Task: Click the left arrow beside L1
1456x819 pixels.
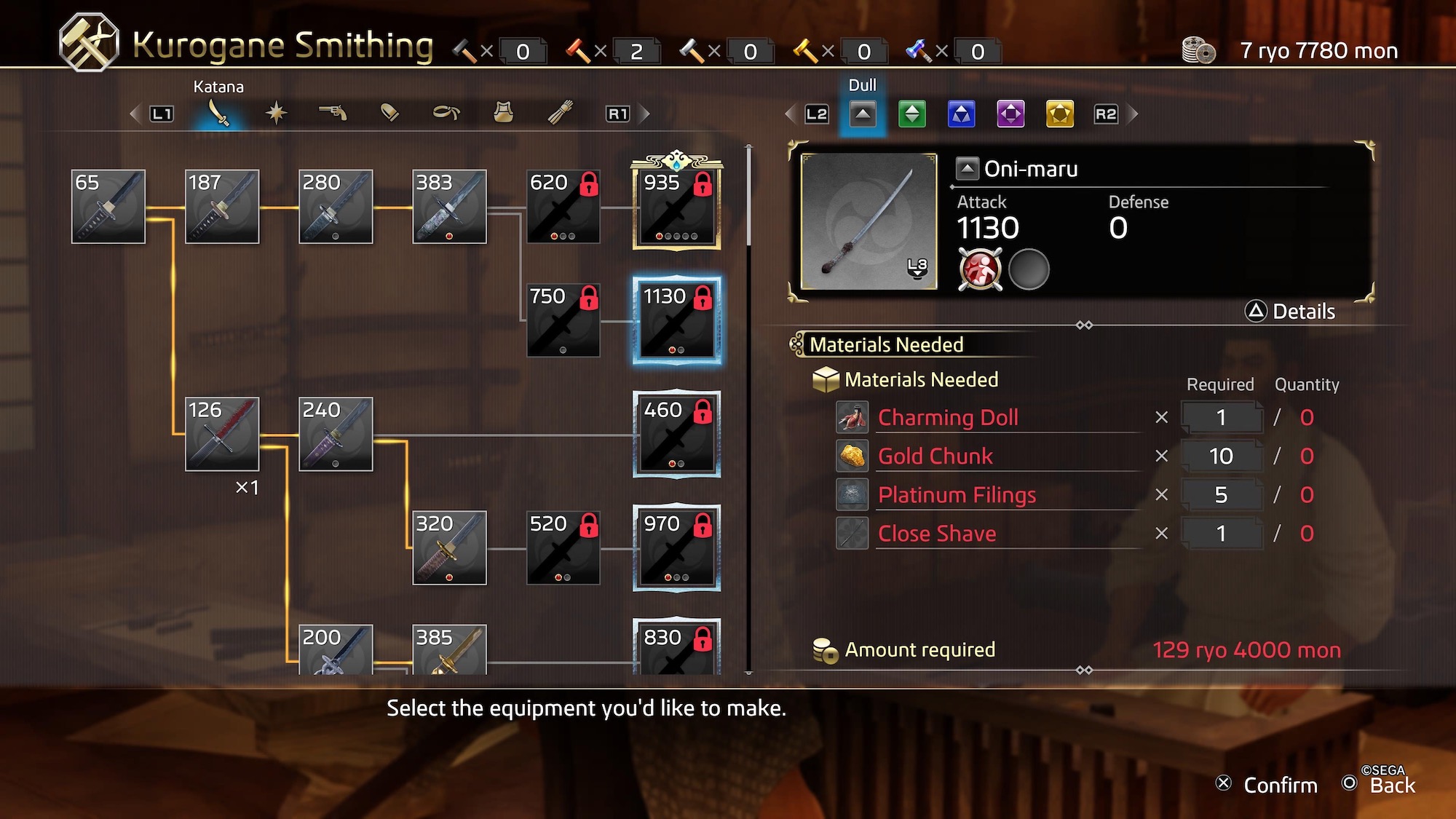Action: 134,114
